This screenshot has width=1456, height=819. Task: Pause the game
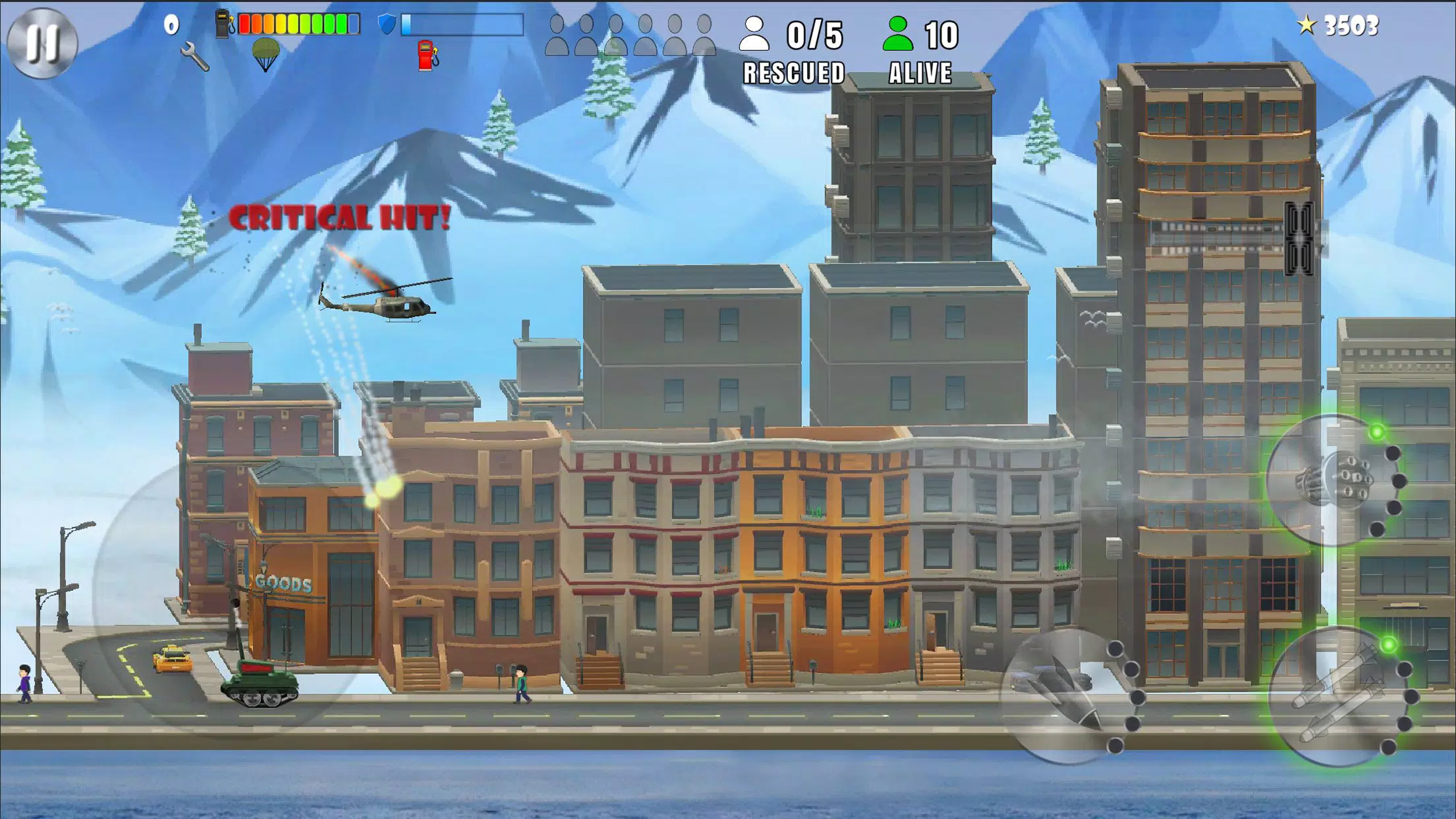point(44,43)
